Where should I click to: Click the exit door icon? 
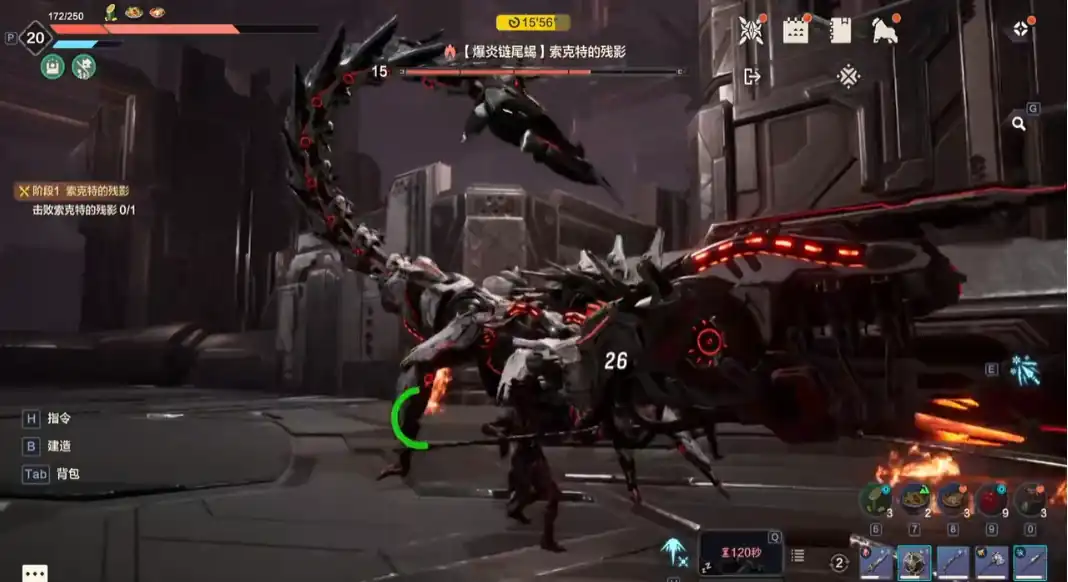click(x=752, y=76)
